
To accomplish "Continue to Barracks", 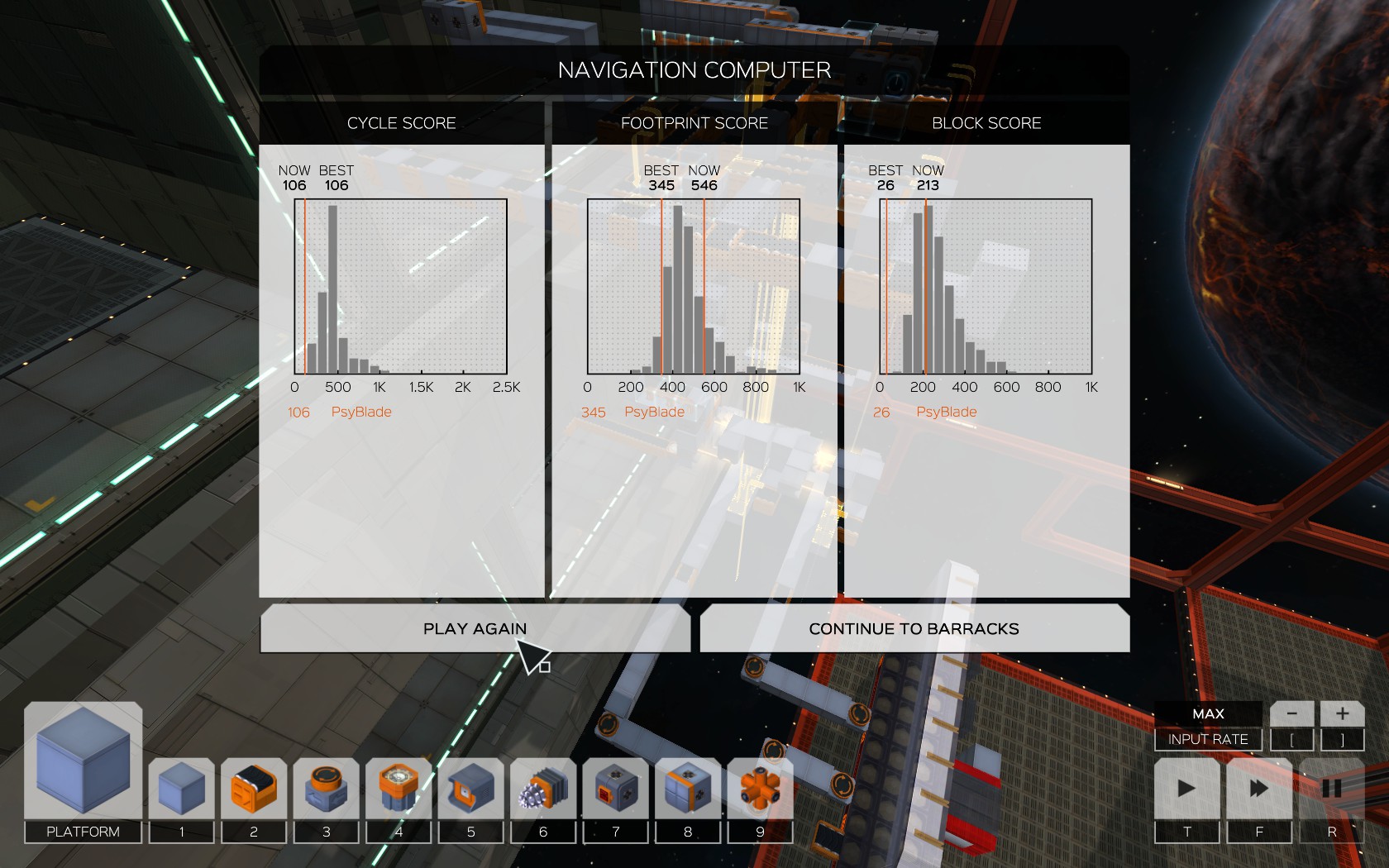I will 914,629.
